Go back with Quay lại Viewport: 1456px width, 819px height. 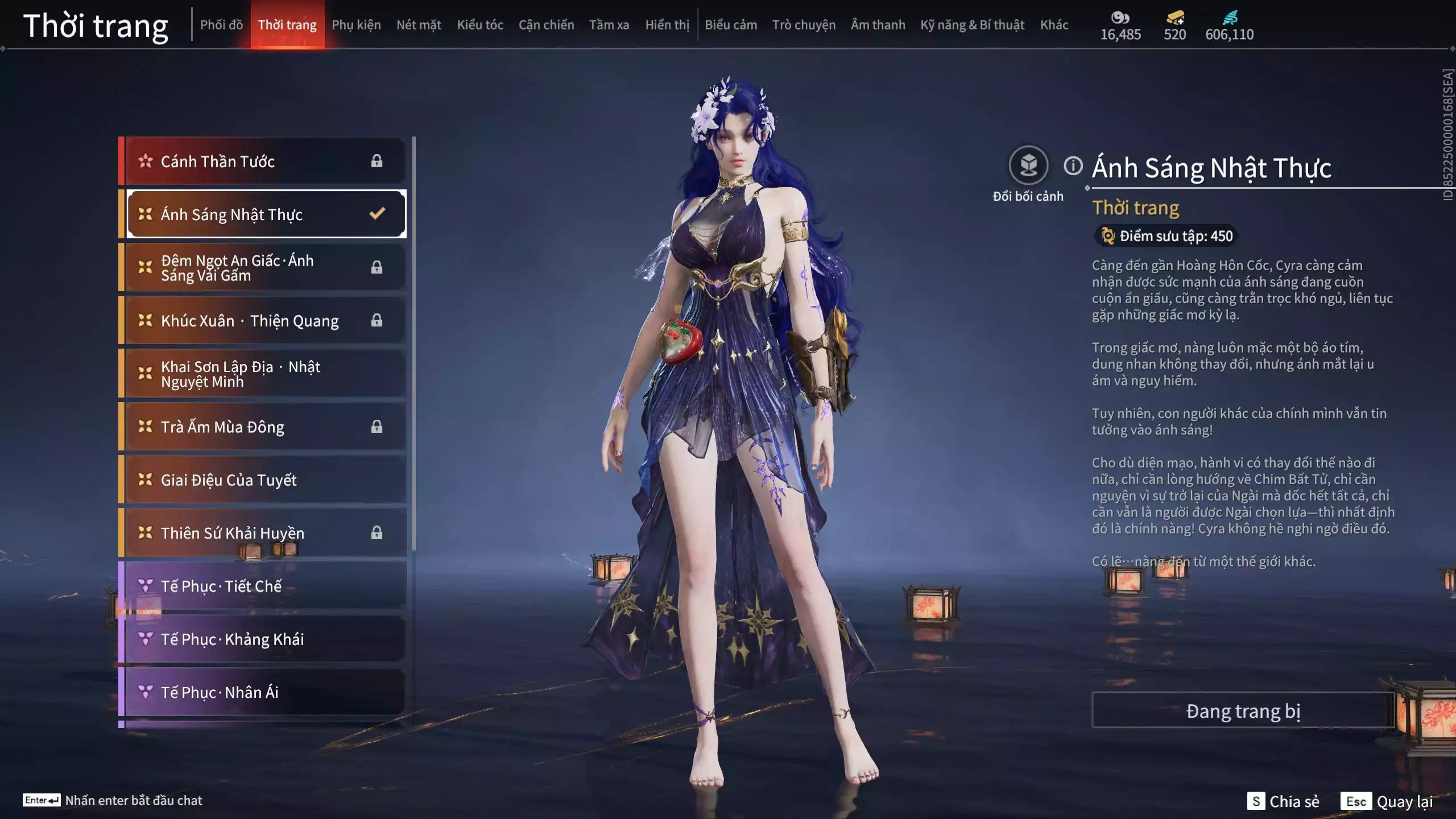tap(1387, 801)
